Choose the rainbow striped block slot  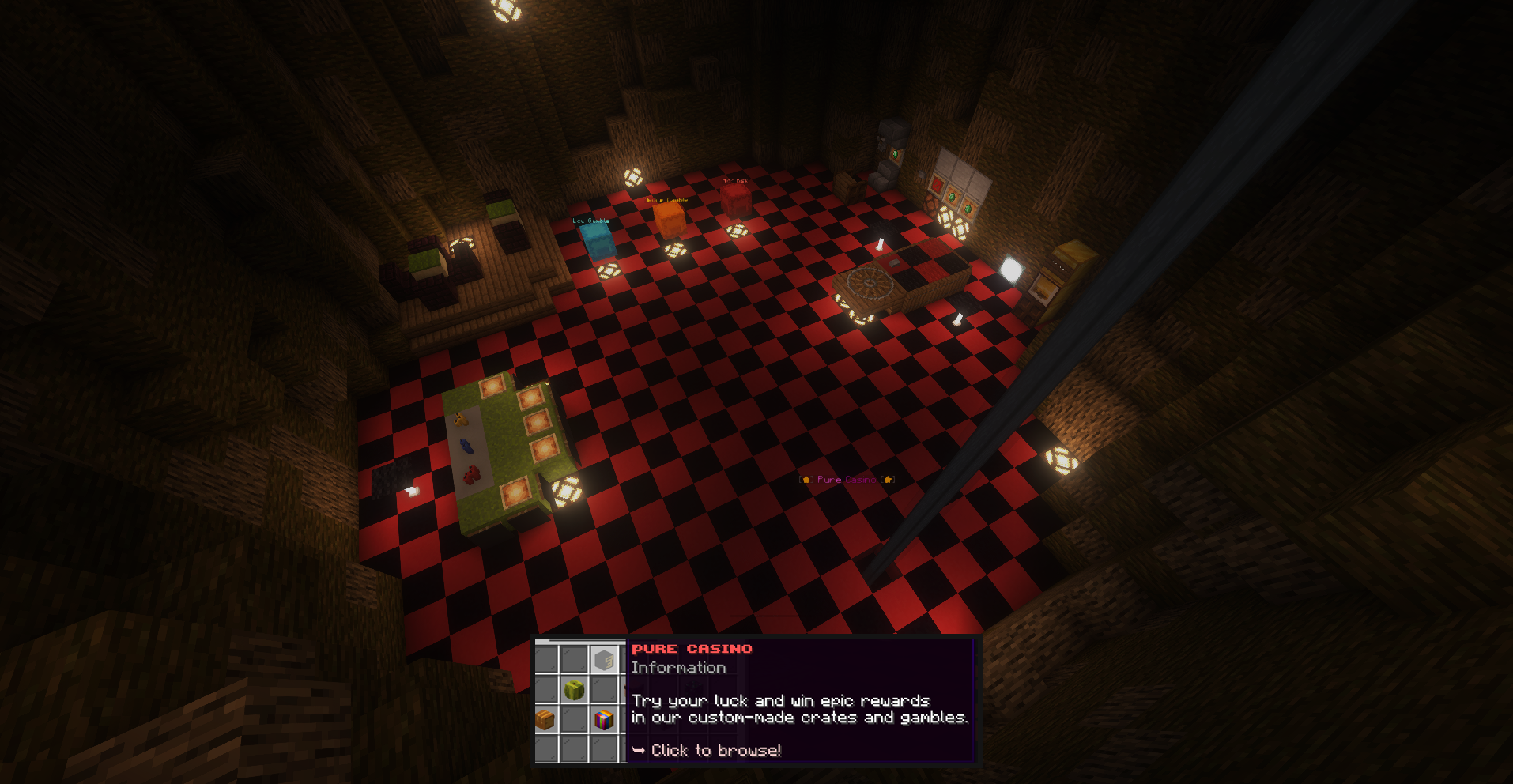pos(604,719)
